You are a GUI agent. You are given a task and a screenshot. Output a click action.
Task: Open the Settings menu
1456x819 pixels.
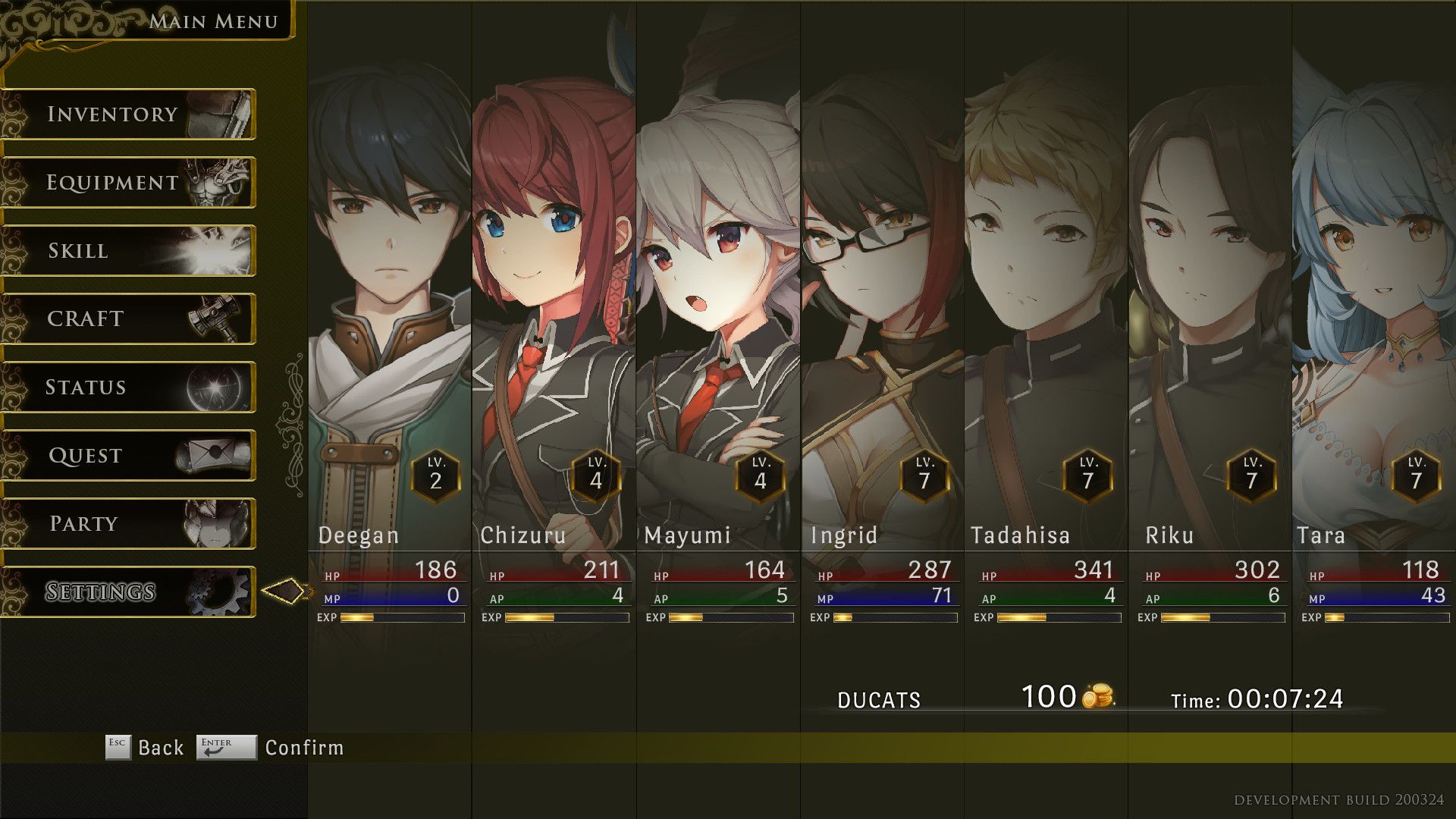129,592
